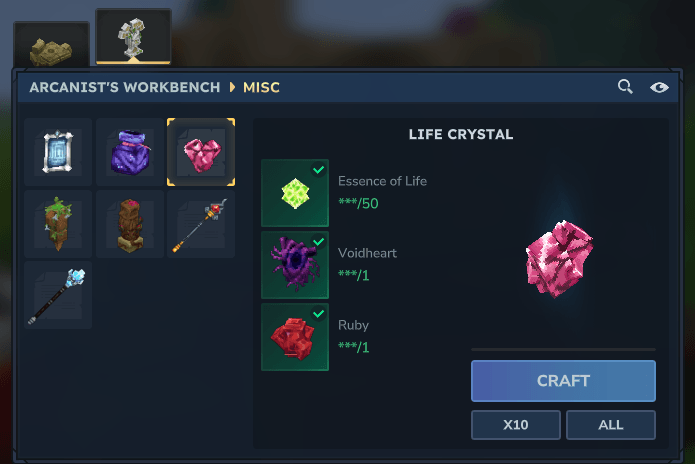The image size is (695, 464).
Task: Switch to the sandy ruins workbench tab
Action: pyautogui.click(x=51, y=47)
